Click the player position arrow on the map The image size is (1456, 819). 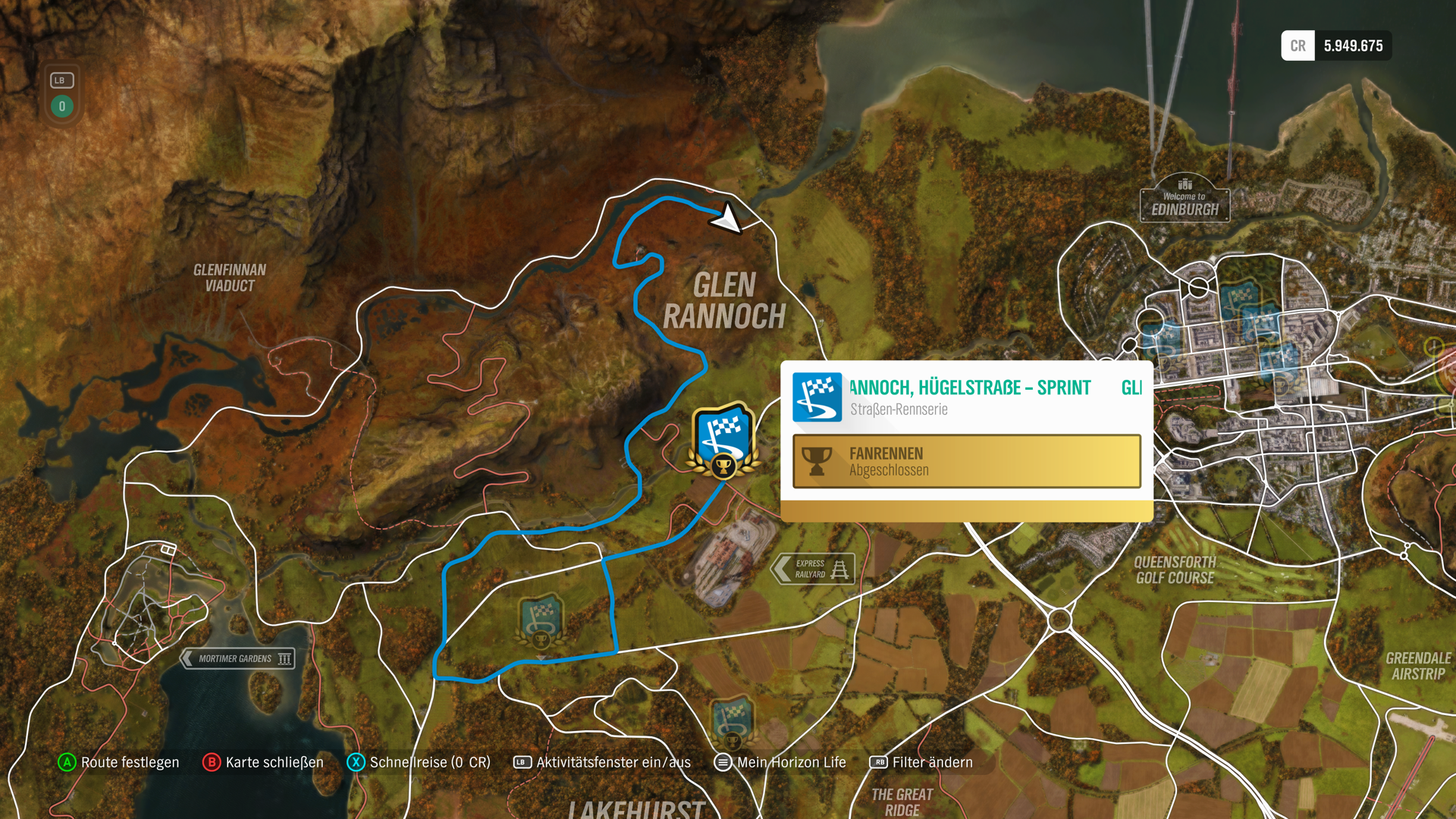coord(726,219)
